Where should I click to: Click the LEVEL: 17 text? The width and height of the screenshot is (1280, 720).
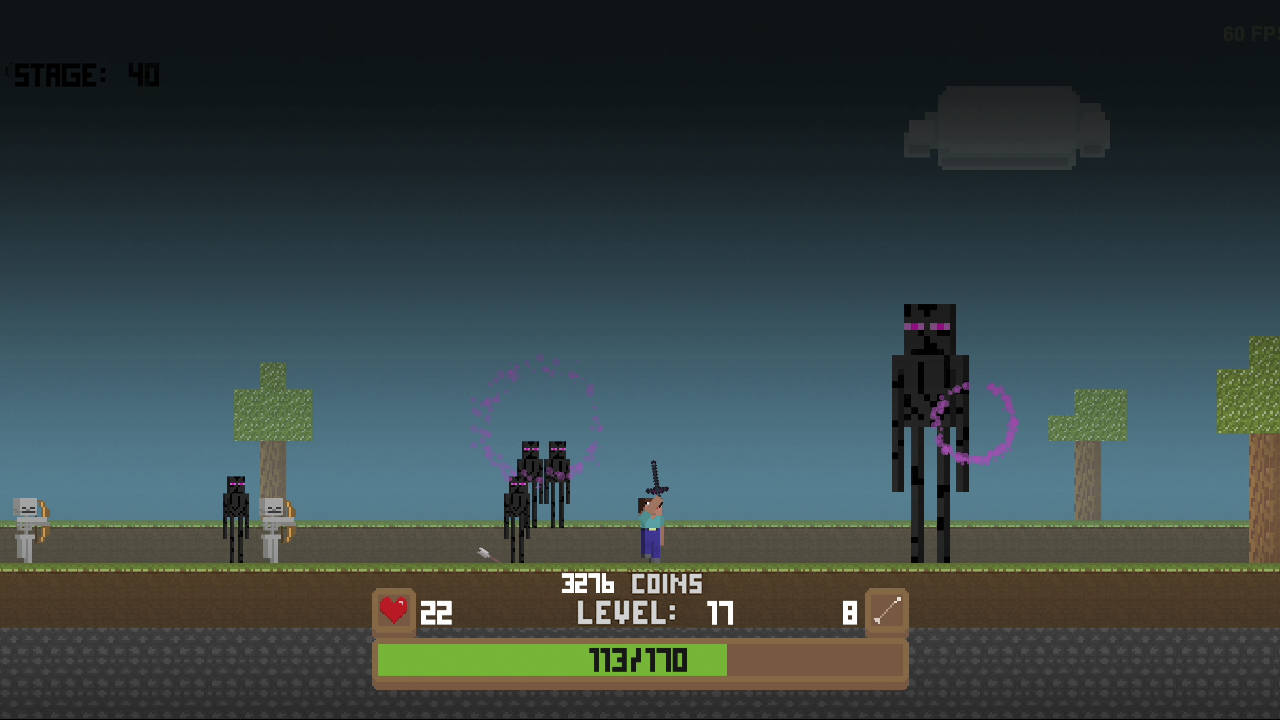pos(655,613)
